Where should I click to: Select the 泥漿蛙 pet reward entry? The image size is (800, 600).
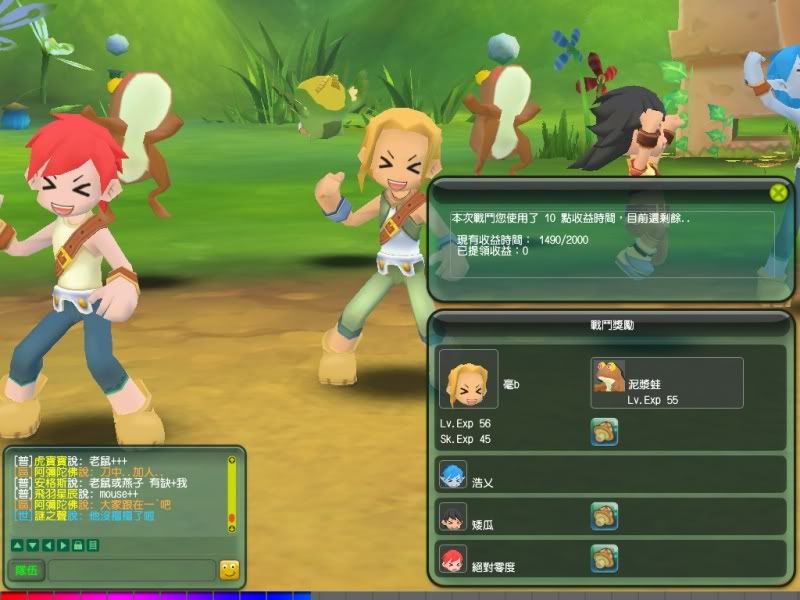pyautogui.click(x=667, y=382)
